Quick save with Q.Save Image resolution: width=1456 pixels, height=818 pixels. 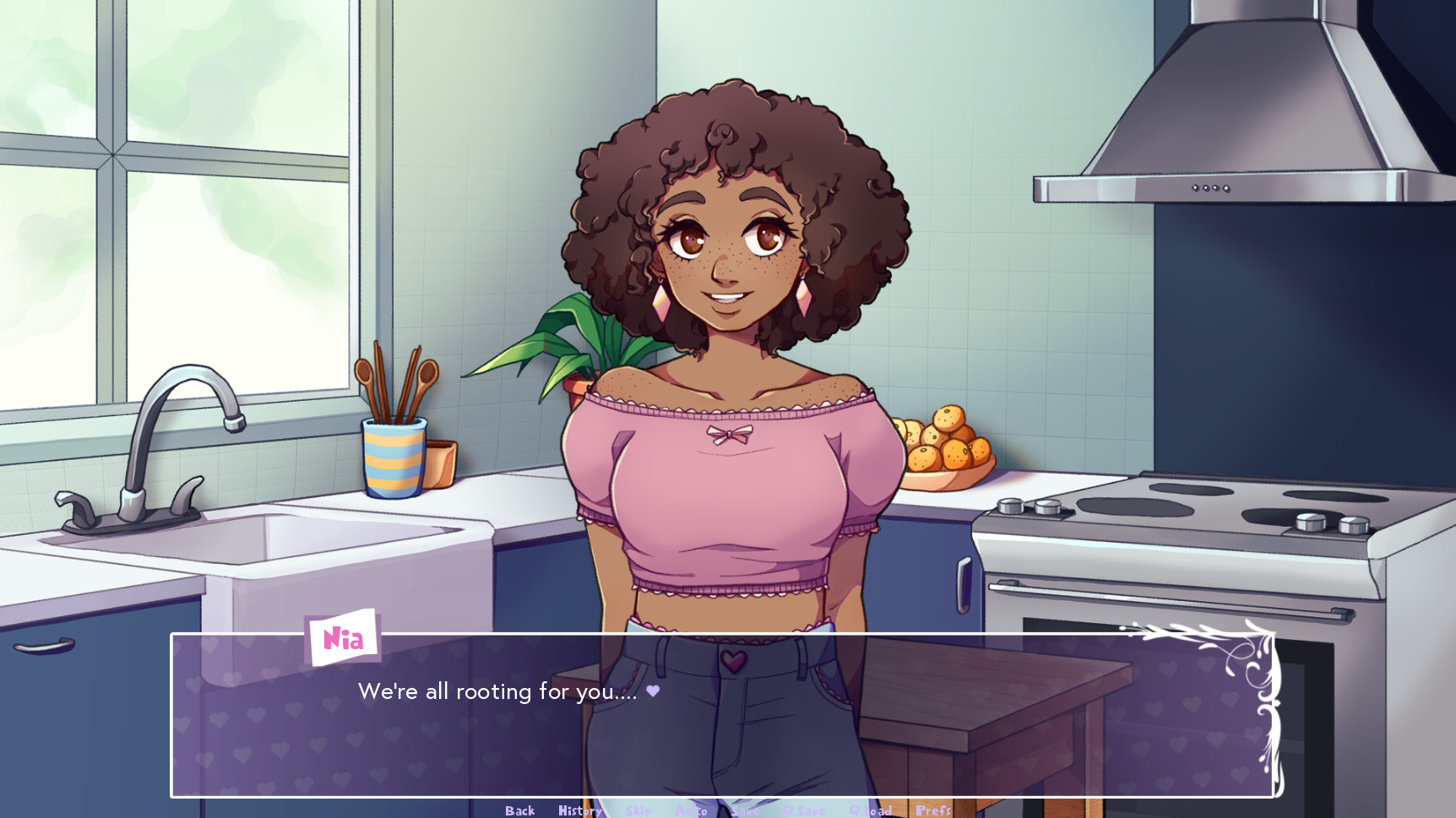pos(805,809)
